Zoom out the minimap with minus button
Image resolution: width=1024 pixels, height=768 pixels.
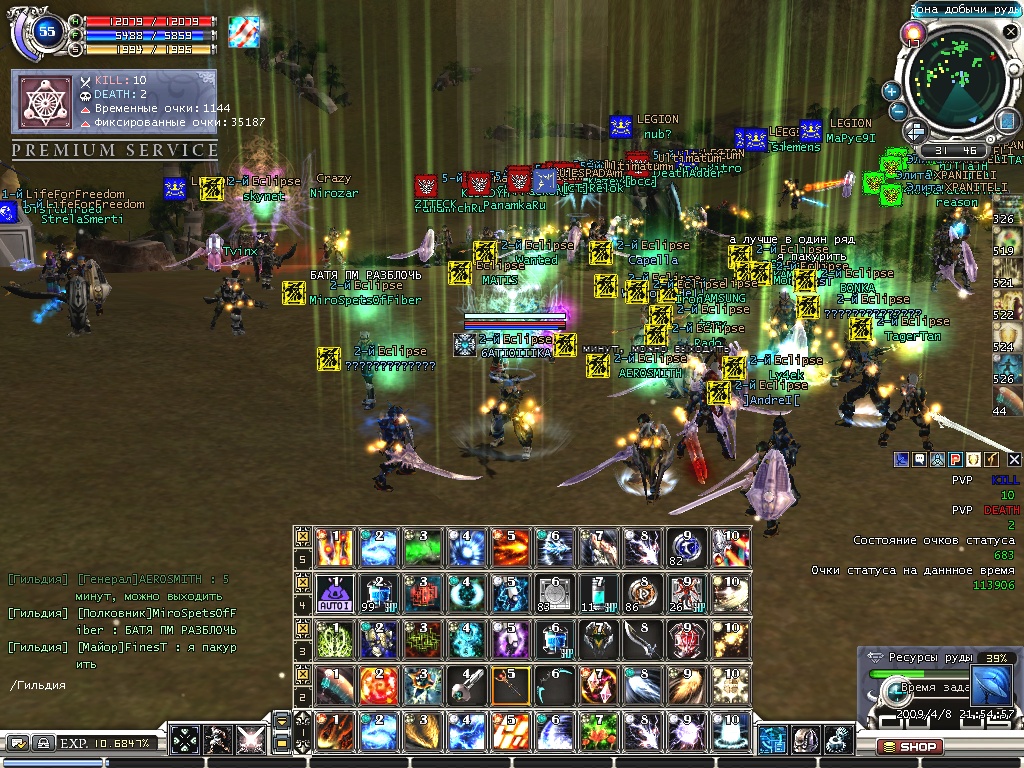(898, 111)
